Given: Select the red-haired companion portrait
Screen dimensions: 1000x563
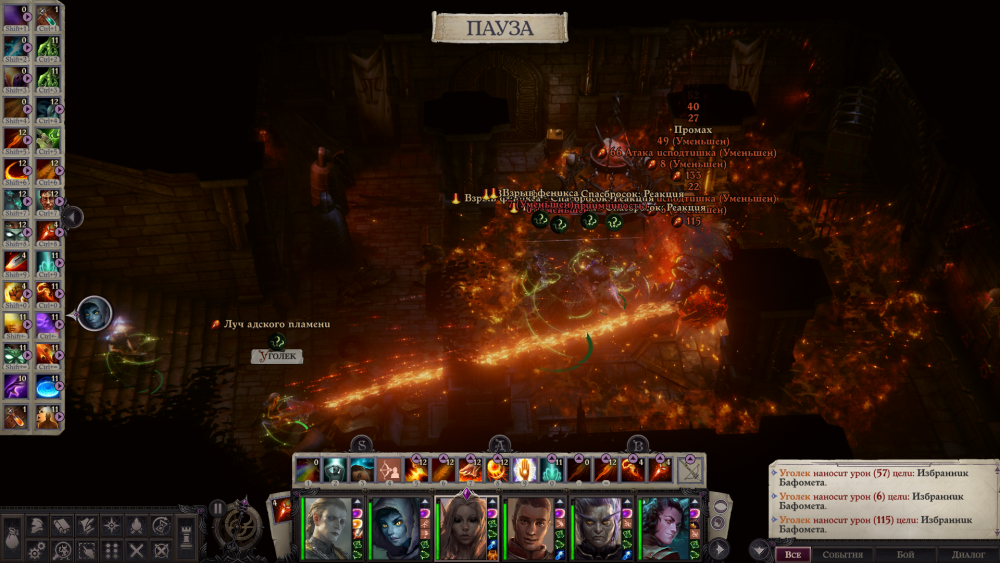Looking at the screenshot, I should click(x=664, y=528).
